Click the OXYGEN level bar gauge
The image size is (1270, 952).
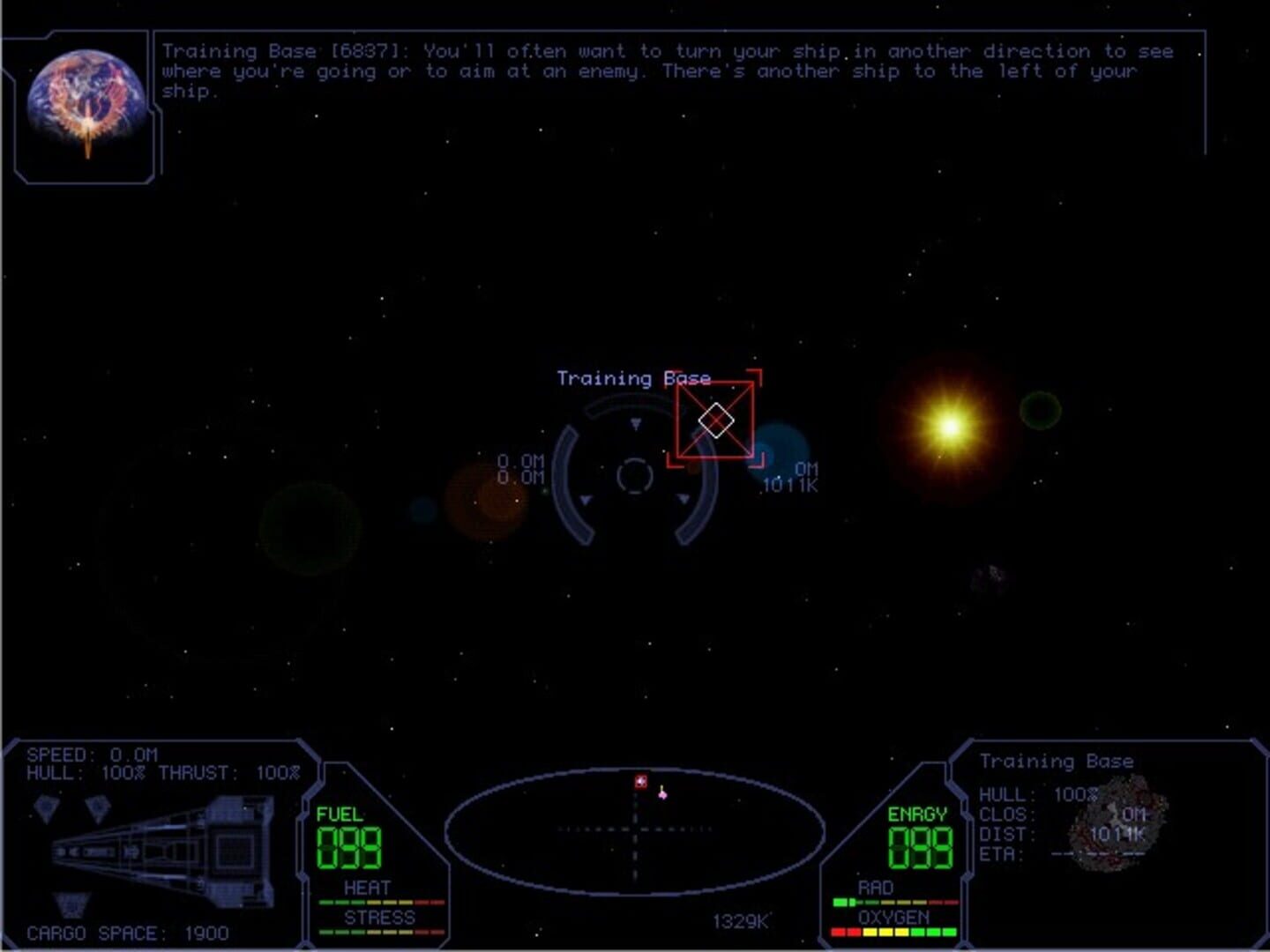pyautogui.click(x=893, y=930)
